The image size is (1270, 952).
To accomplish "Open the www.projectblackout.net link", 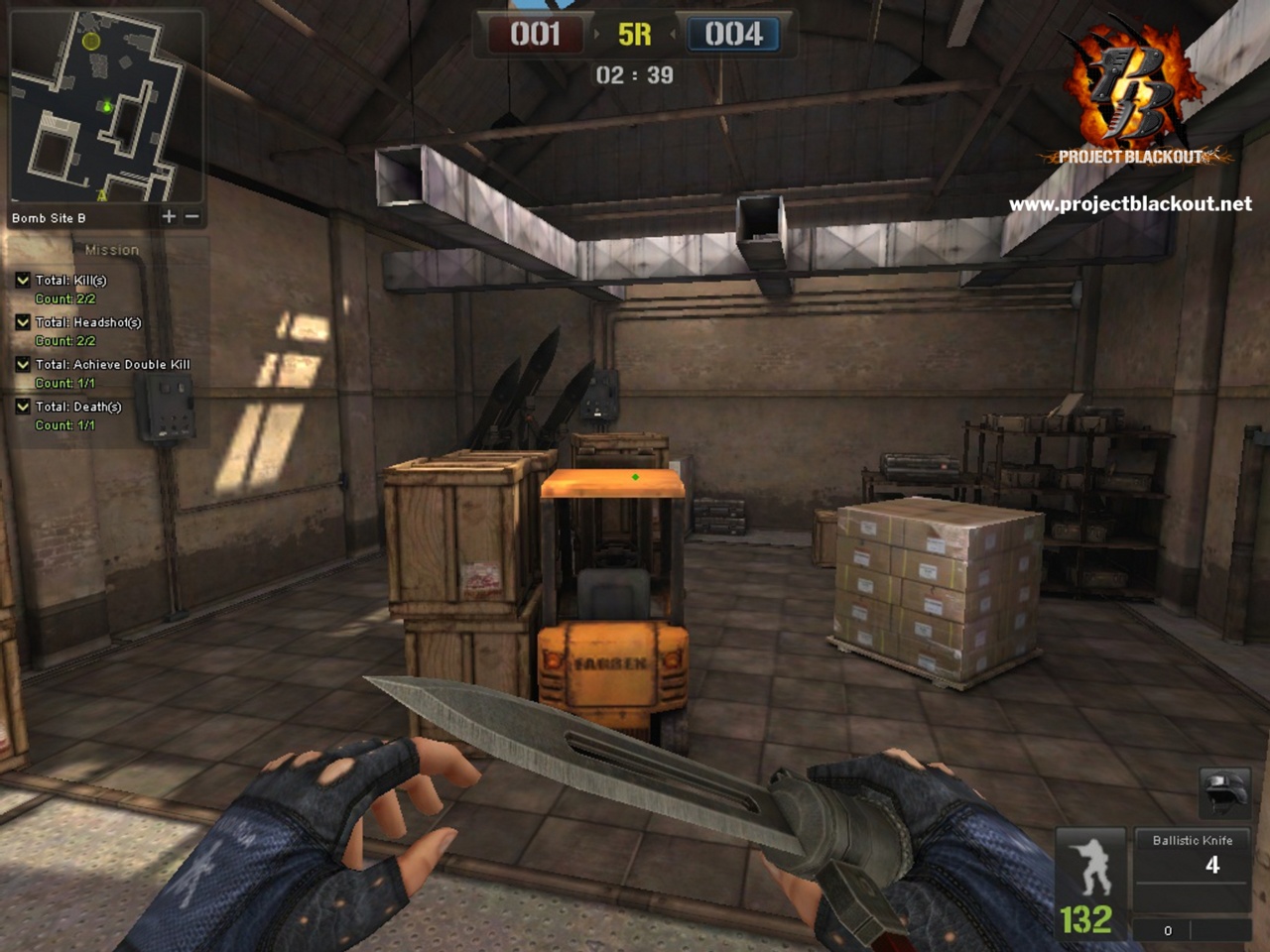I will (1131, 207).
